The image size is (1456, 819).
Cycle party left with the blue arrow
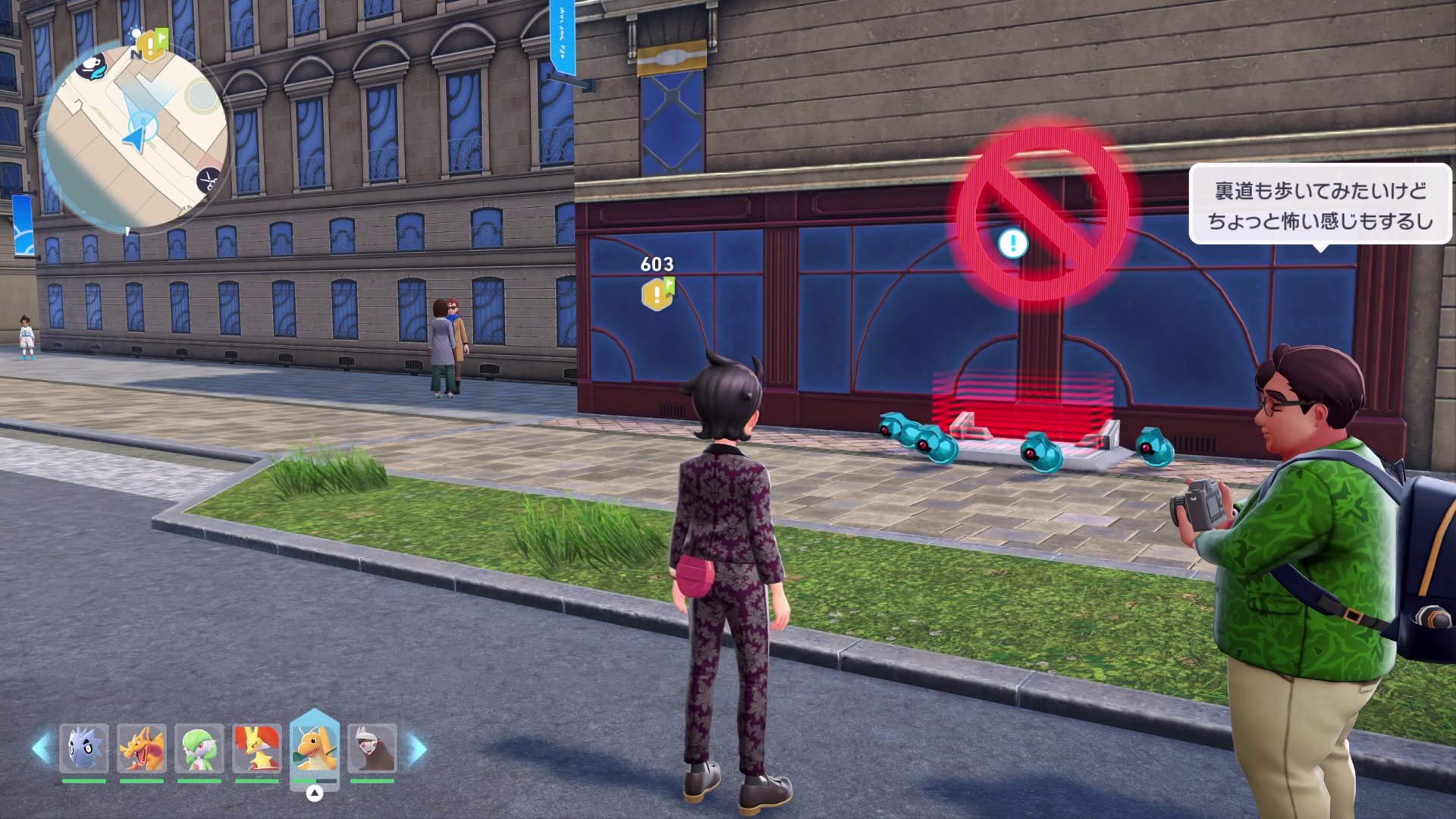41,748
